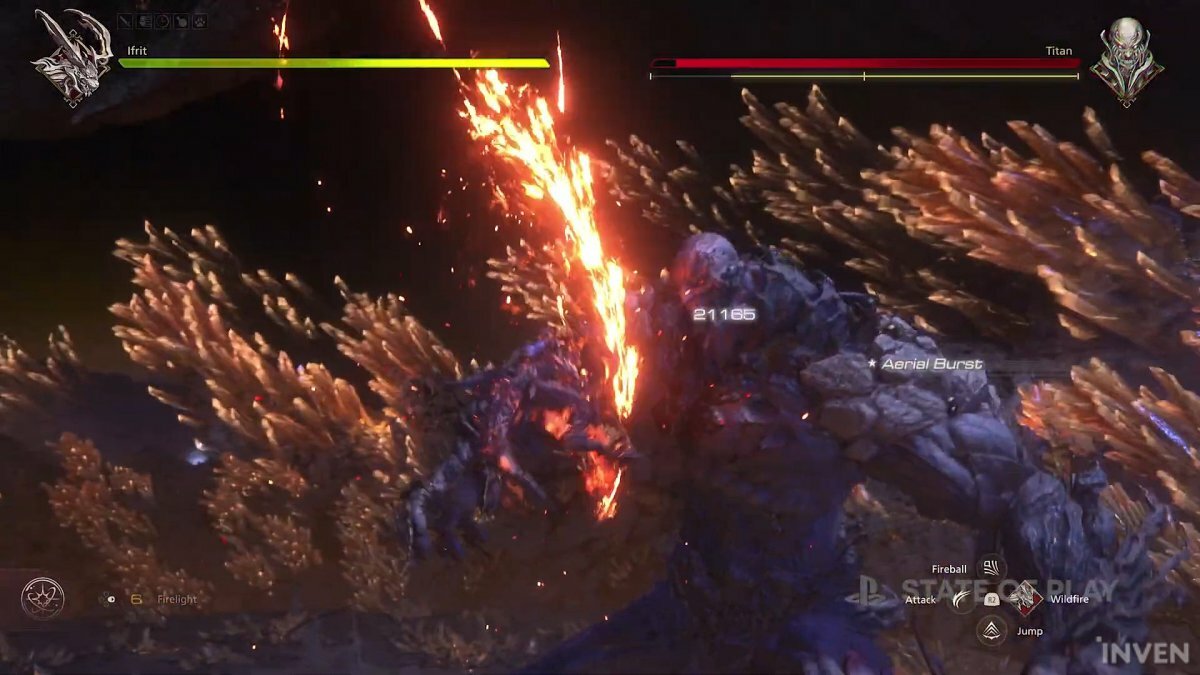Select the sword status icon above Ifrit

pyautogui.click(x=125, y=20)
